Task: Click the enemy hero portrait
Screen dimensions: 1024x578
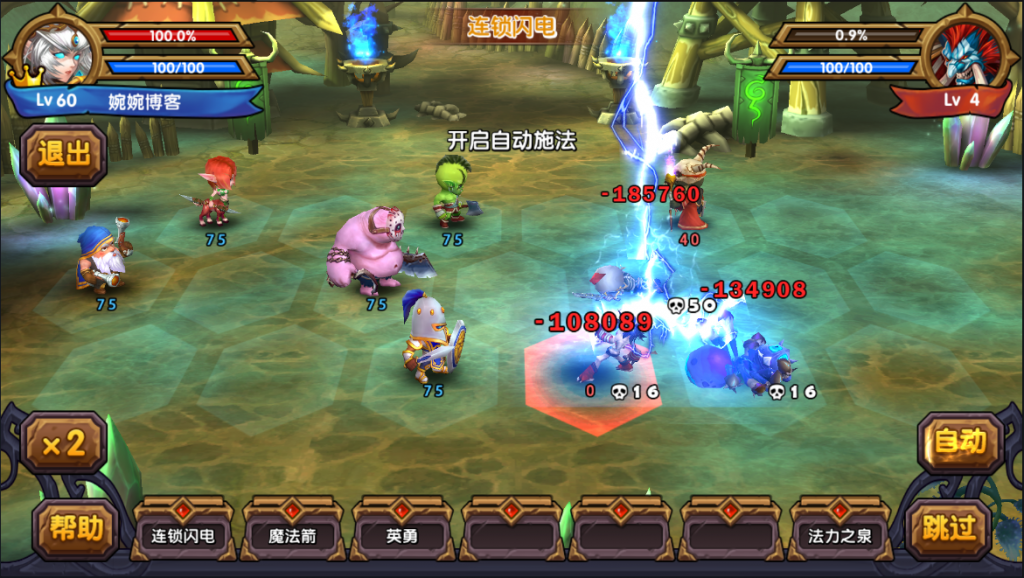Action: coord(966,52)
